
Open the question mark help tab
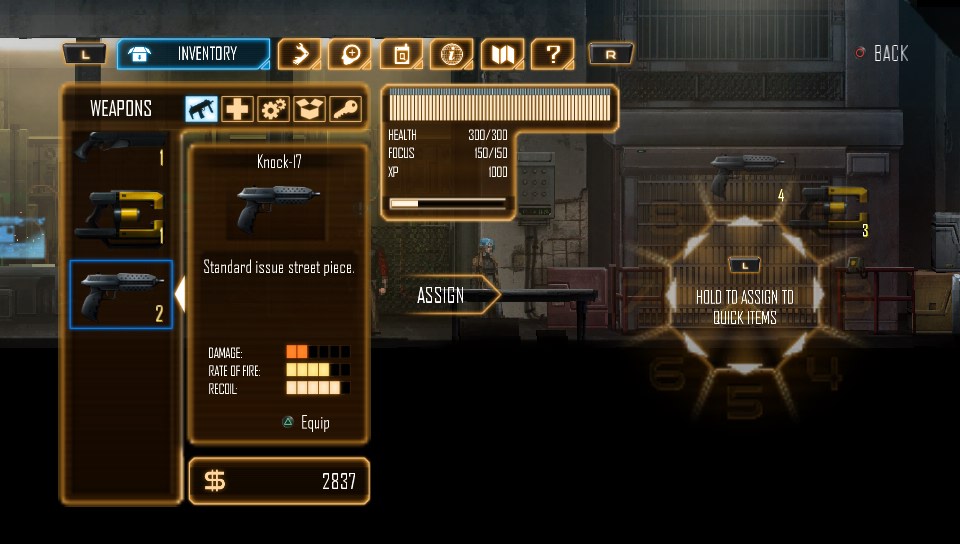(552, 54)
